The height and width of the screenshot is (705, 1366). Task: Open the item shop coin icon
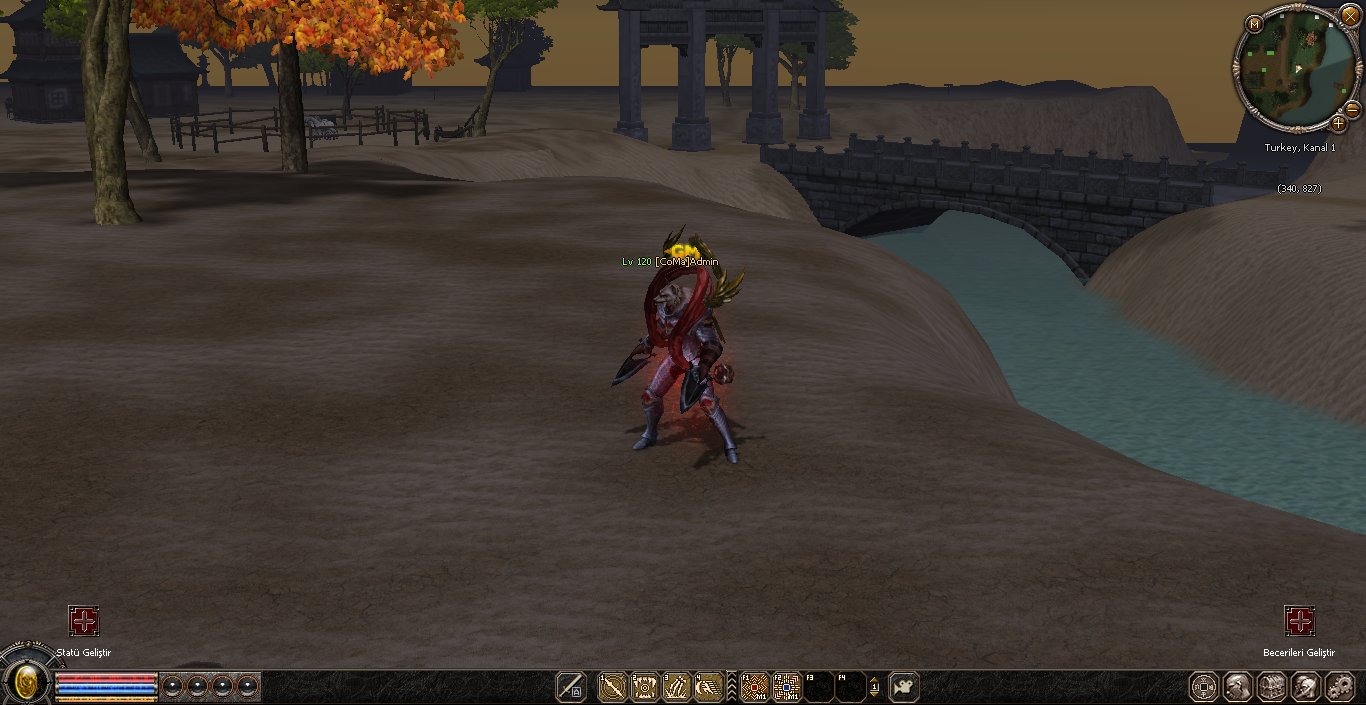1204,687
